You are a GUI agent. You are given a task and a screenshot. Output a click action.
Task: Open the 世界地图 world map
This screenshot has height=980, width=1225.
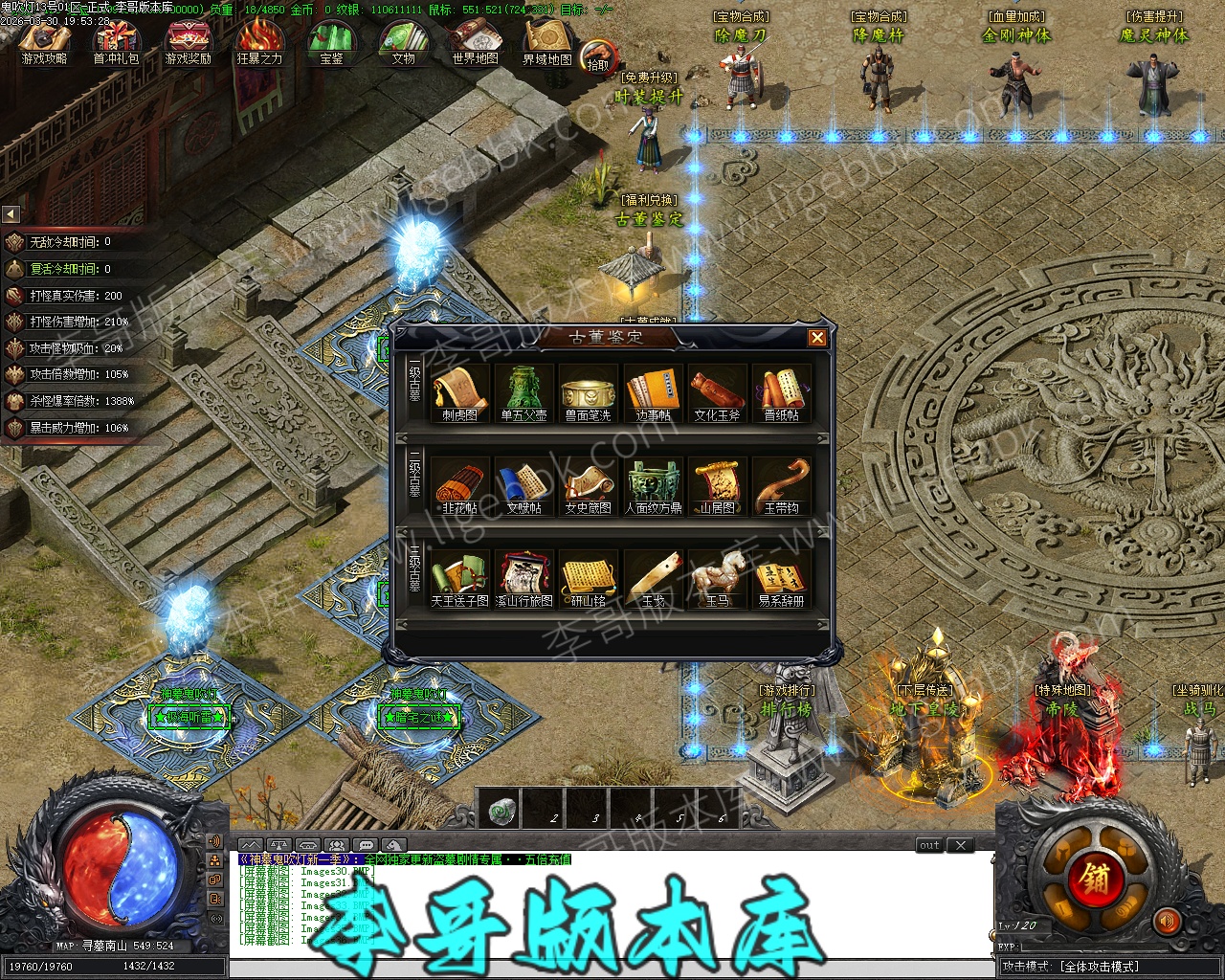[475, 43]
